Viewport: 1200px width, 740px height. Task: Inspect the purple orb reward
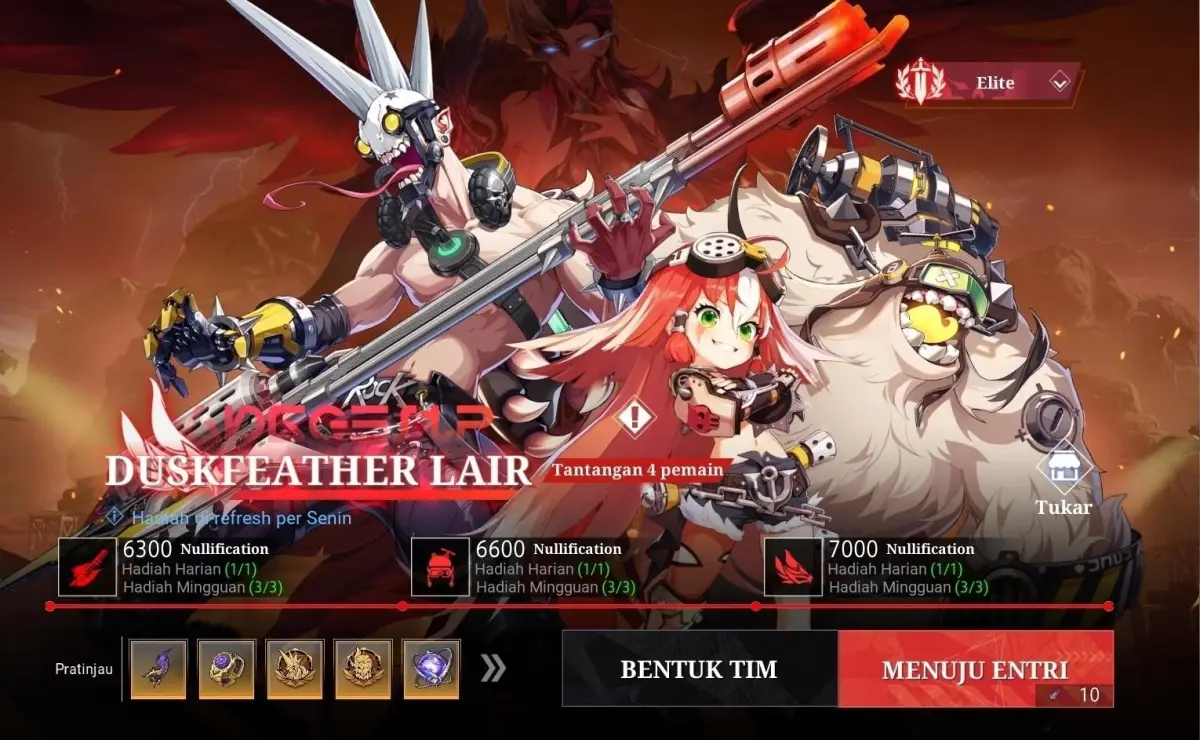431,669
